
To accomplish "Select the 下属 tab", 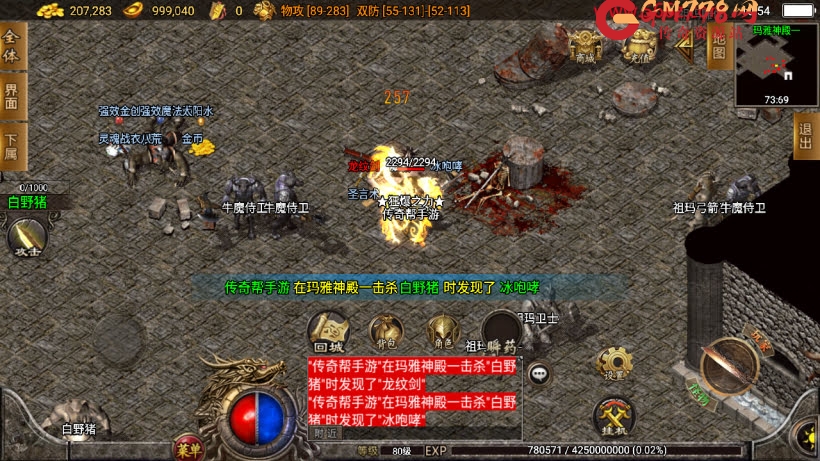I will (x=12, y=147).
